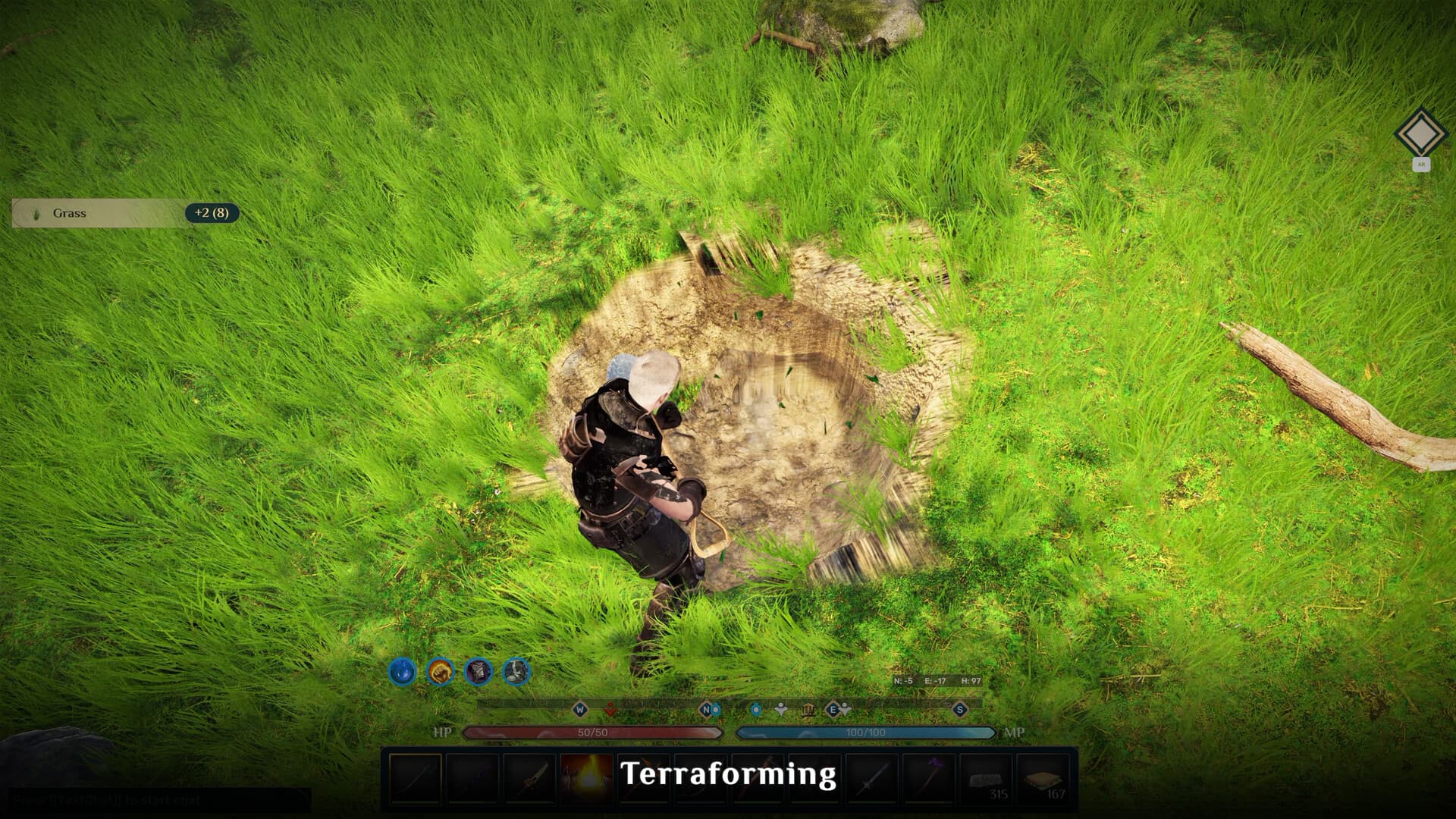Click the Grass pickup notification
Screen dimensions: 1456x819
point(125,213)
